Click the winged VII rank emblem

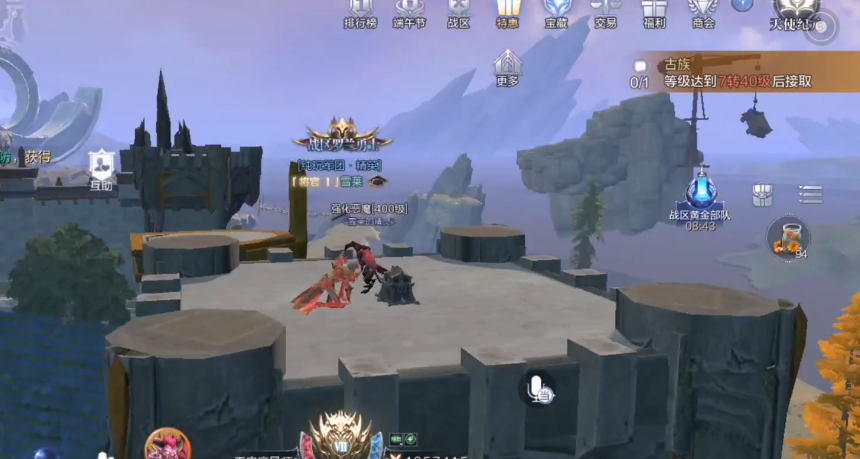coord(341,436)
